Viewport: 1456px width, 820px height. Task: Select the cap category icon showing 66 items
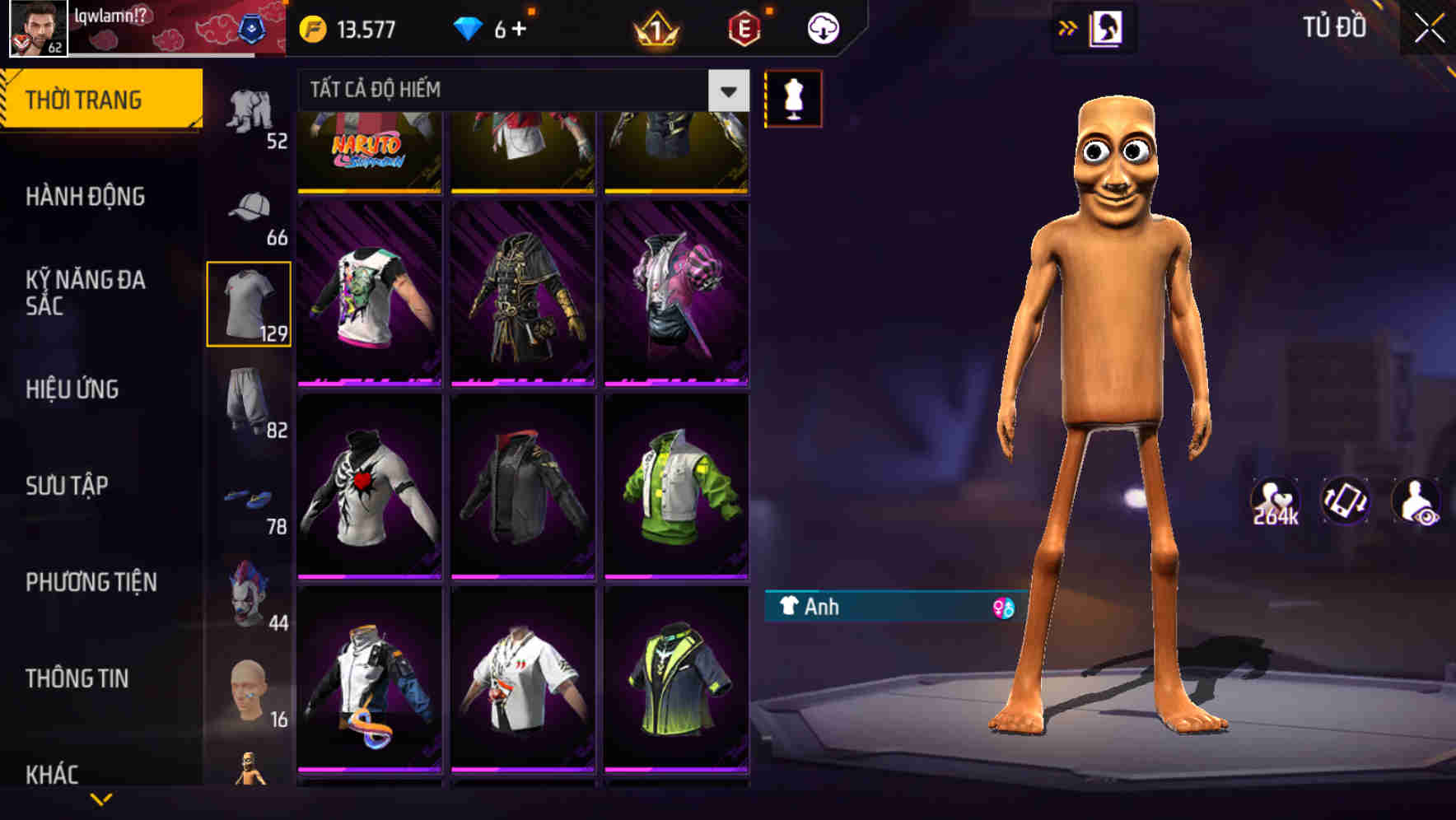[251, 207]
